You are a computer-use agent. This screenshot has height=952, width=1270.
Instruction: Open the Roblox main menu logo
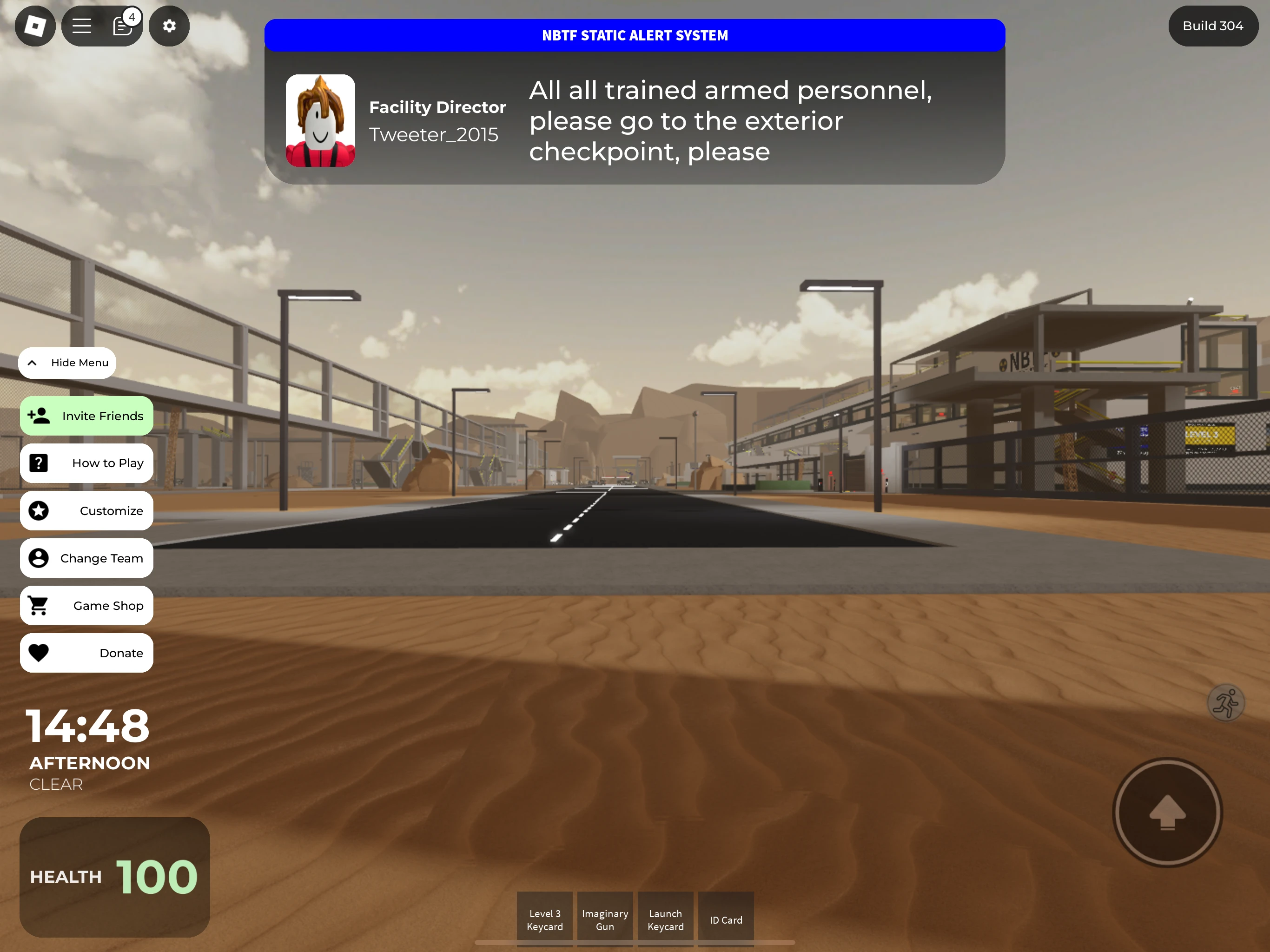point(34,26)
